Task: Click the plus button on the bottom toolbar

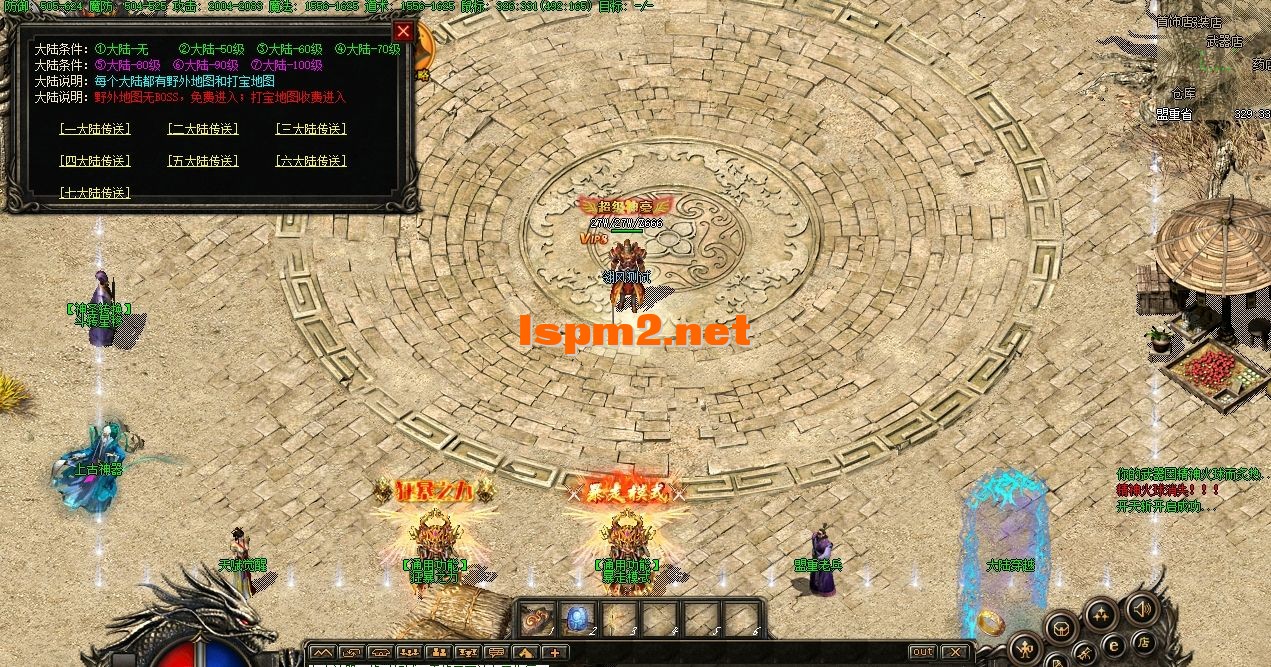Action: (x=553, y=653)
